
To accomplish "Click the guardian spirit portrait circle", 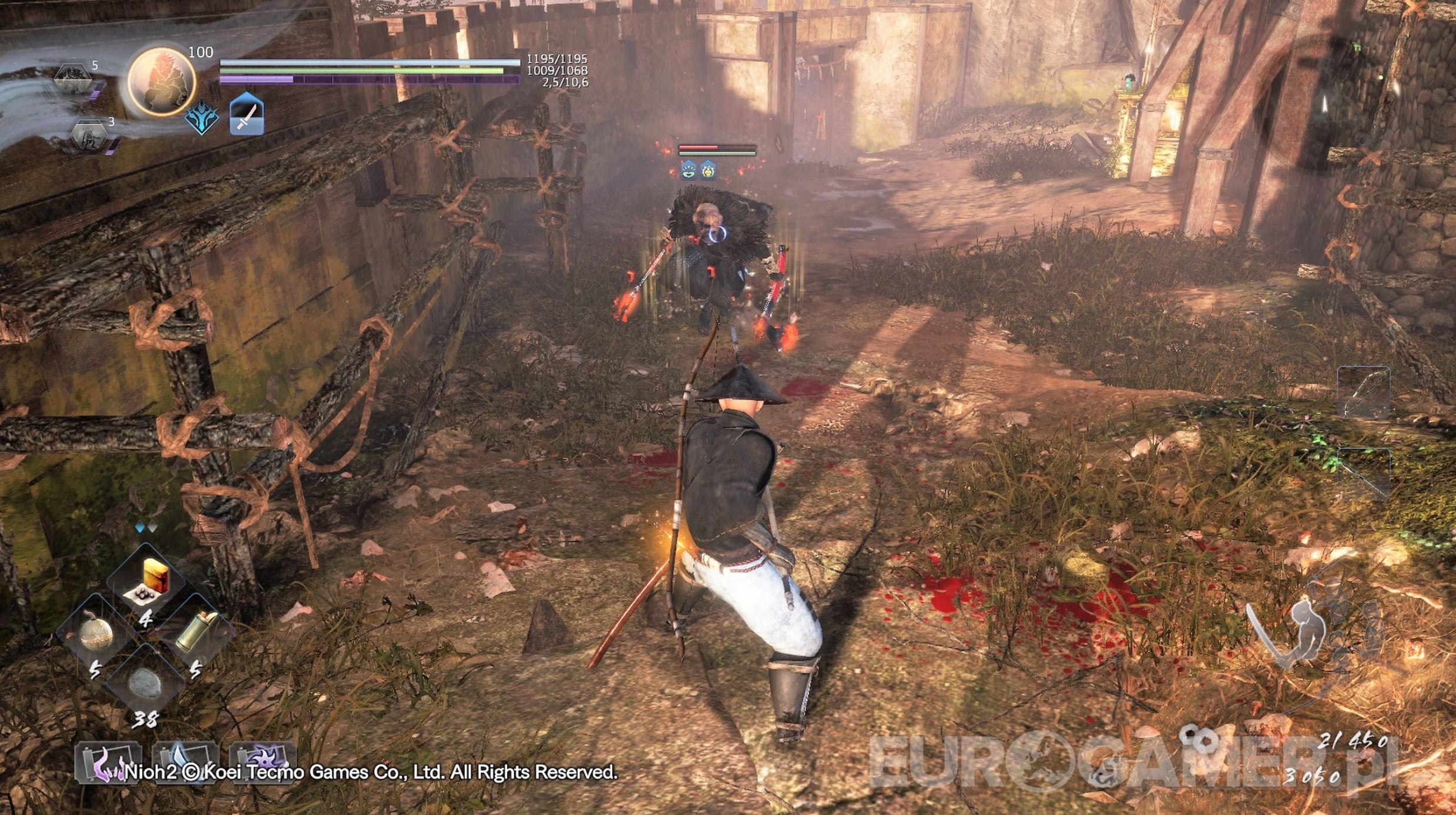I will click(x=162, y=81).
